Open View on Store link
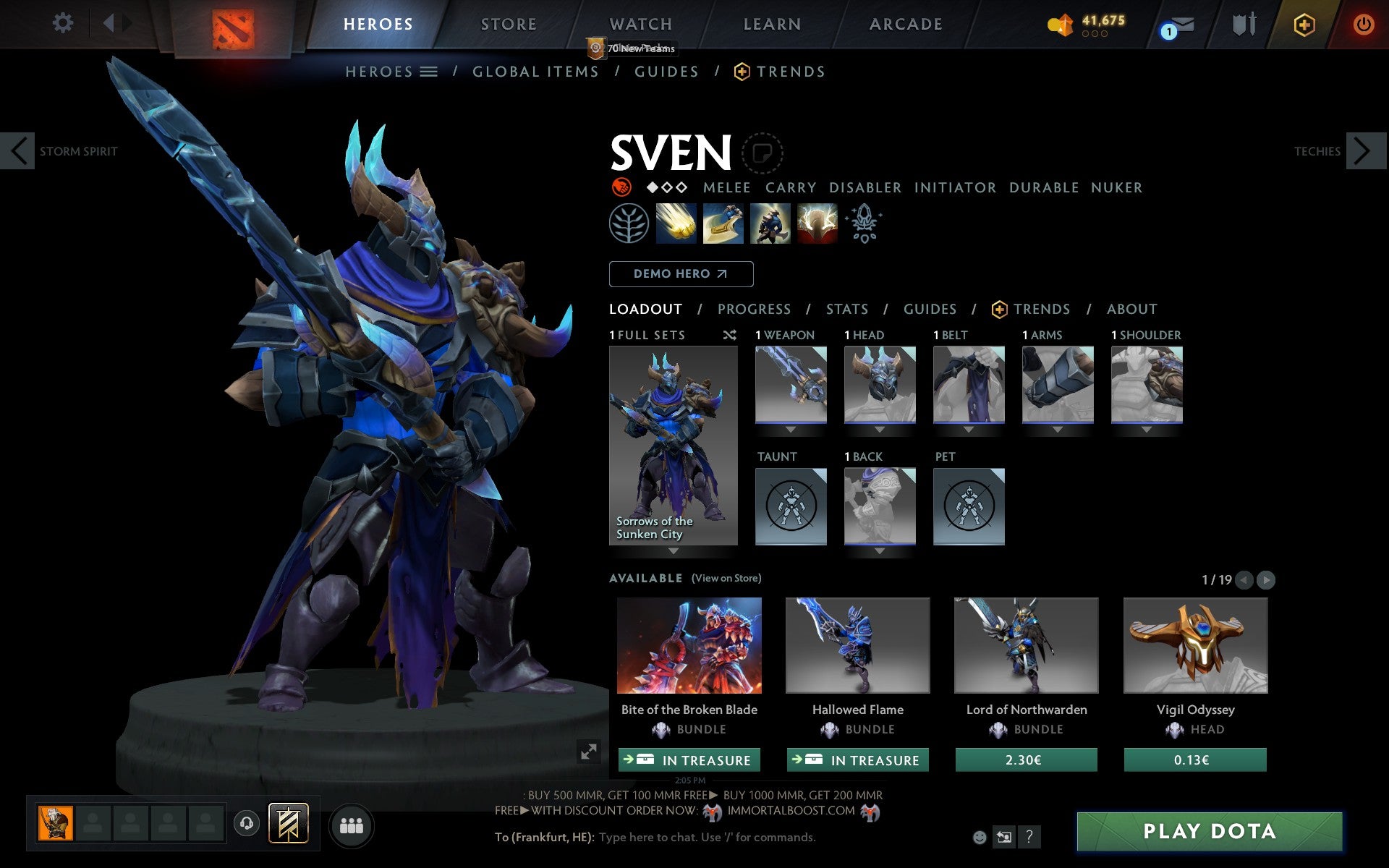 726,578
